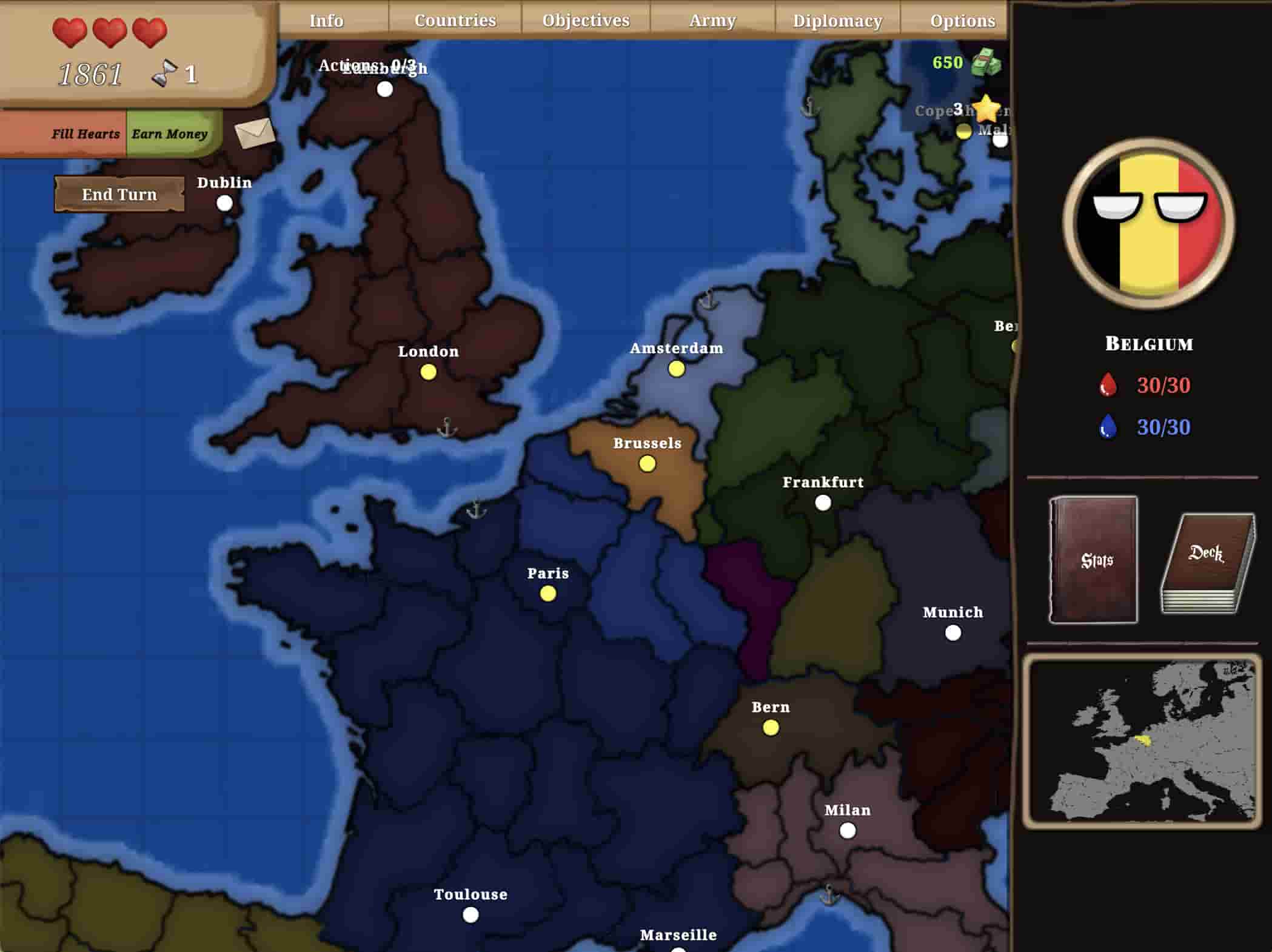Viewport: 1272px width, 952px height.
Task: Select the Amsterdam city marker
Action: pyautogui.click(x=676, y=369)
